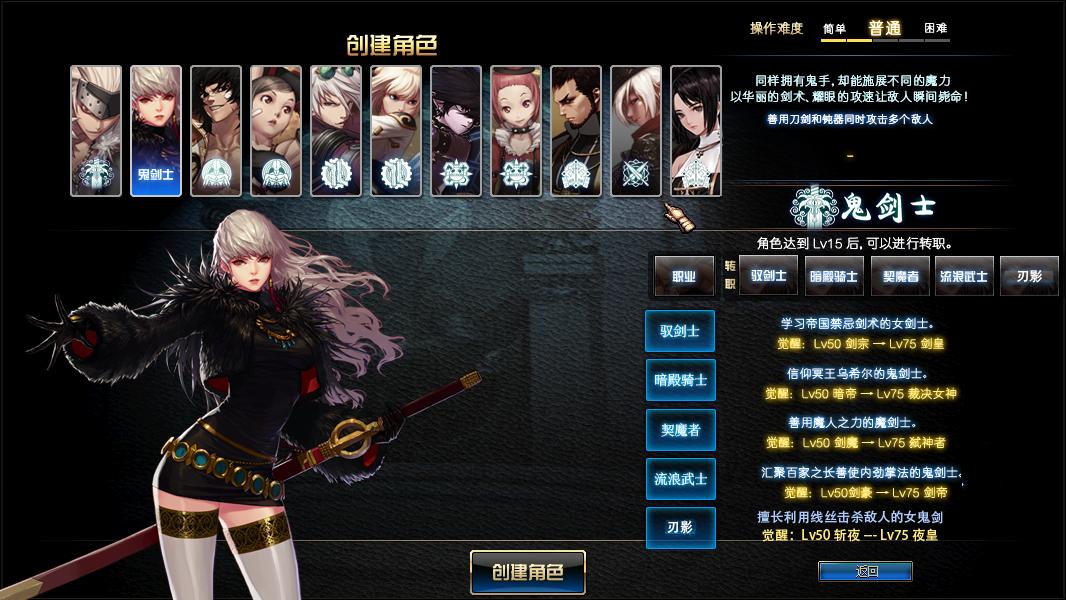
Task: Switch to the 契魔者 tab in the 转职 row
Action: (x=900, y=276)
